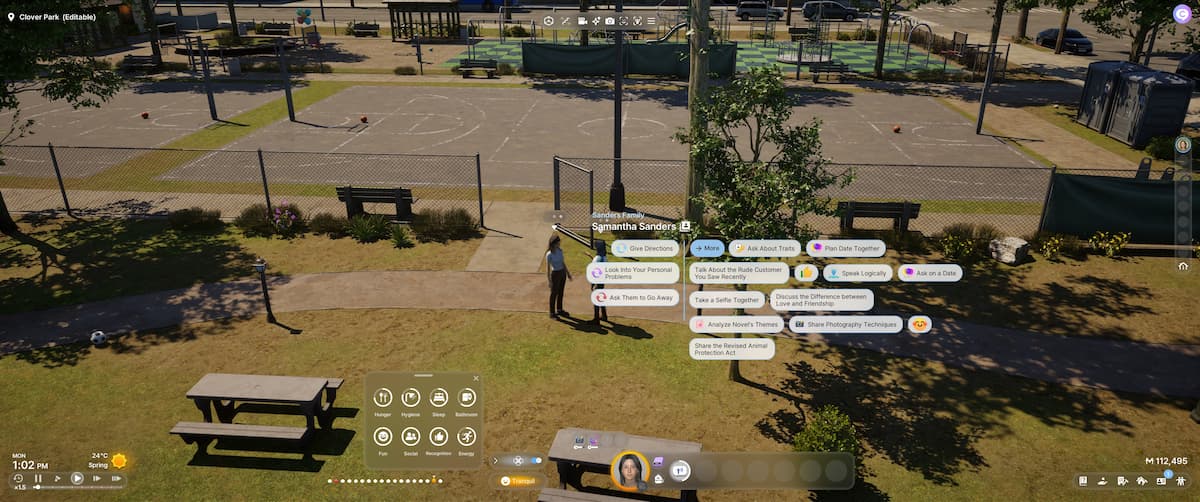1200x502 pixels.
Task: Pick Look Into Your Personal Problems
Action: pos(635,271)
